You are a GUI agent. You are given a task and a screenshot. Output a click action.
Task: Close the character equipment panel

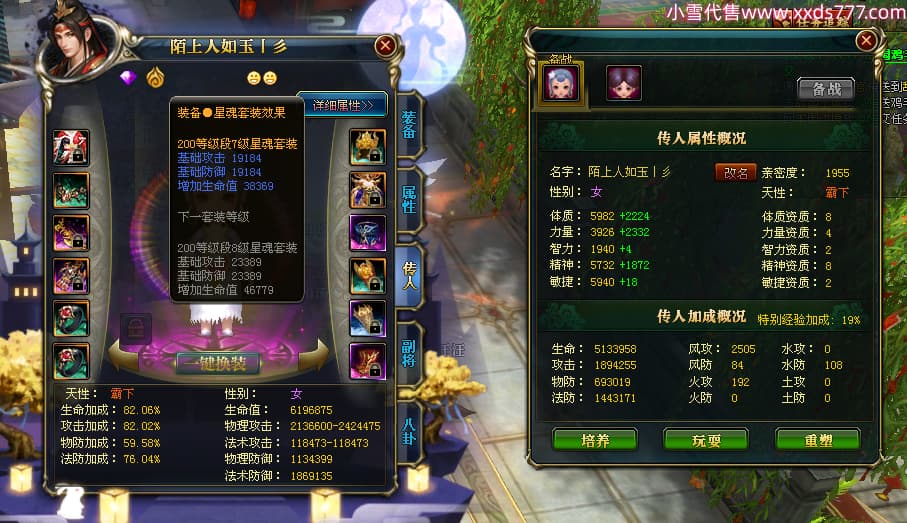tap(385, 46)
